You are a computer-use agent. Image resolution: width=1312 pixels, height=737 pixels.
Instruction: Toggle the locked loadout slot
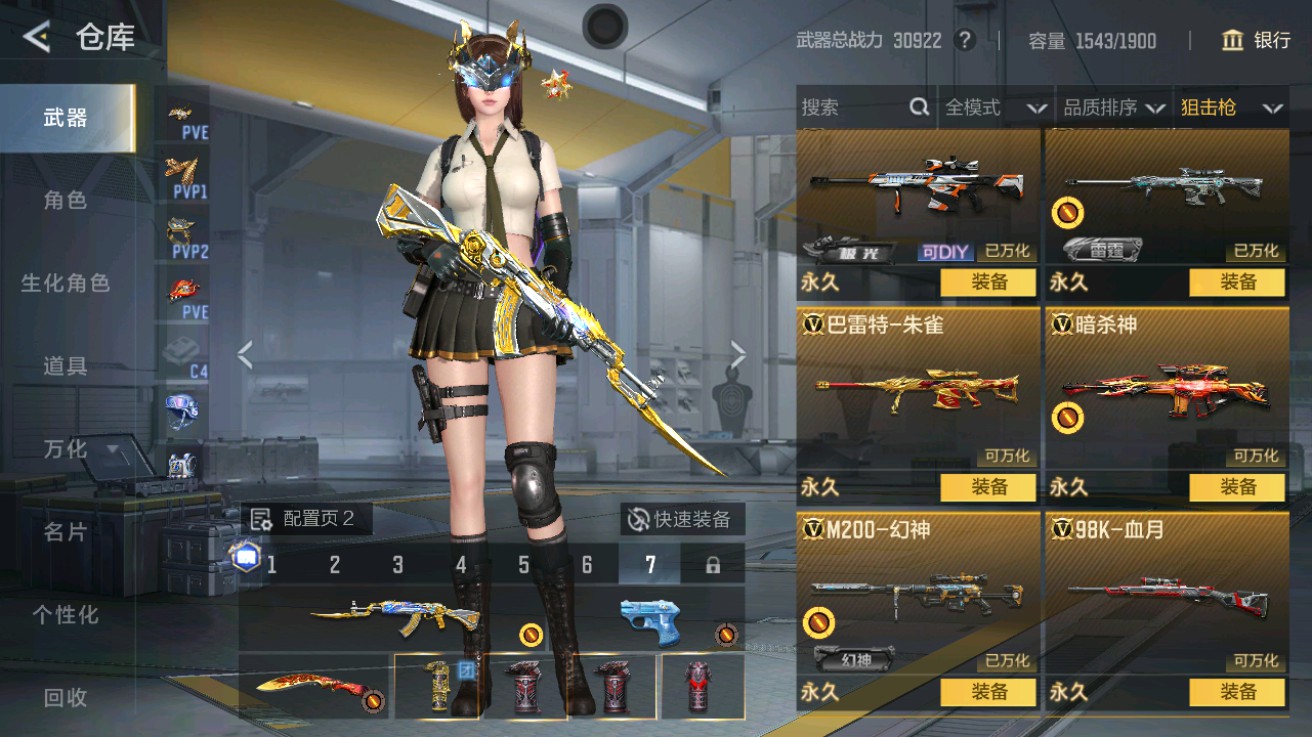click(712, 563)
